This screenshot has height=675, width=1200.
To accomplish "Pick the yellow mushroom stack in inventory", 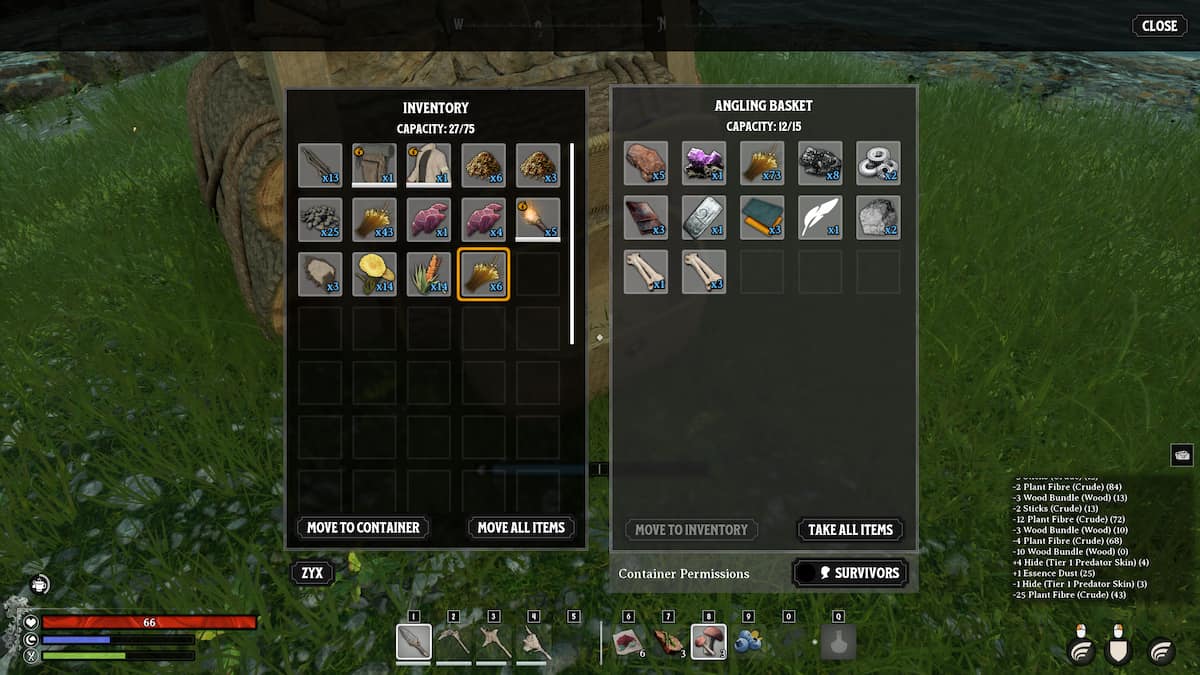I will (x=374, y=273).
